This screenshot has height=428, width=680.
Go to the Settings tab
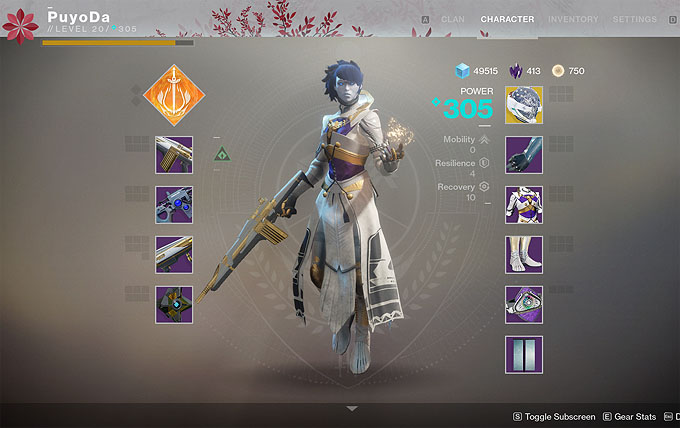tap(634, 19)
